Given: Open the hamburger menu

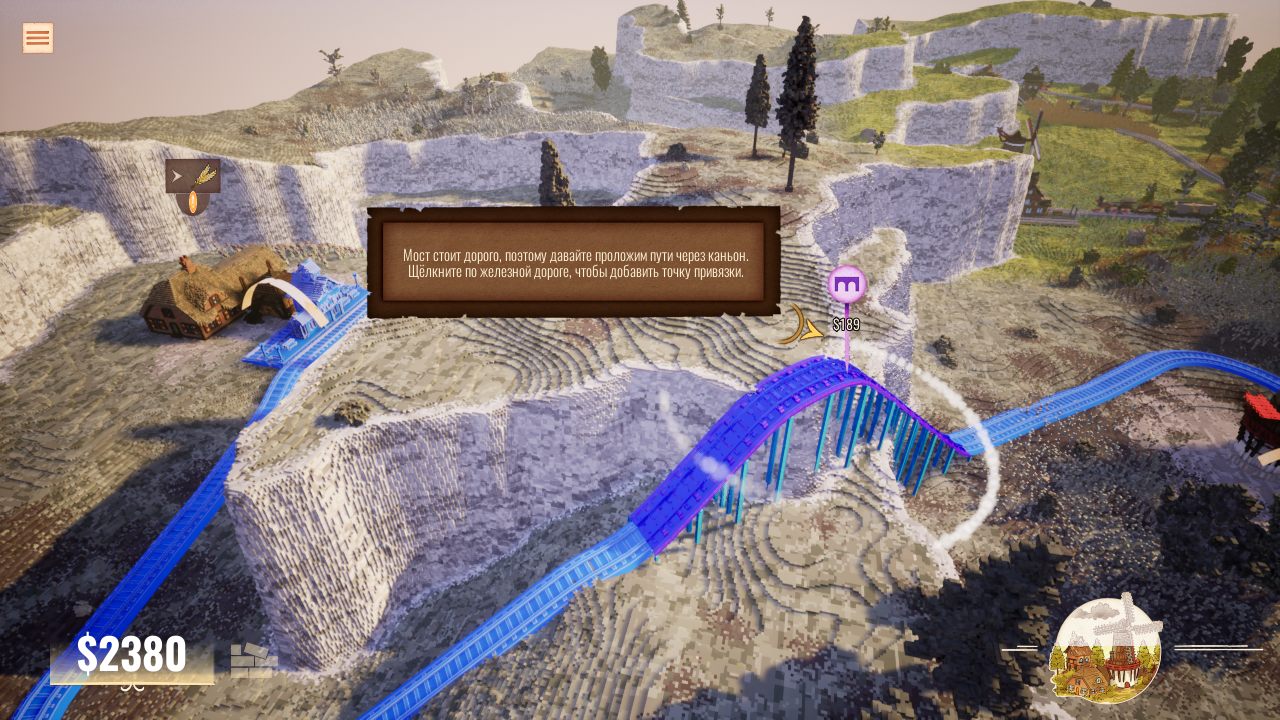Looking at the screenshot, I should click(x=38, y=38).
